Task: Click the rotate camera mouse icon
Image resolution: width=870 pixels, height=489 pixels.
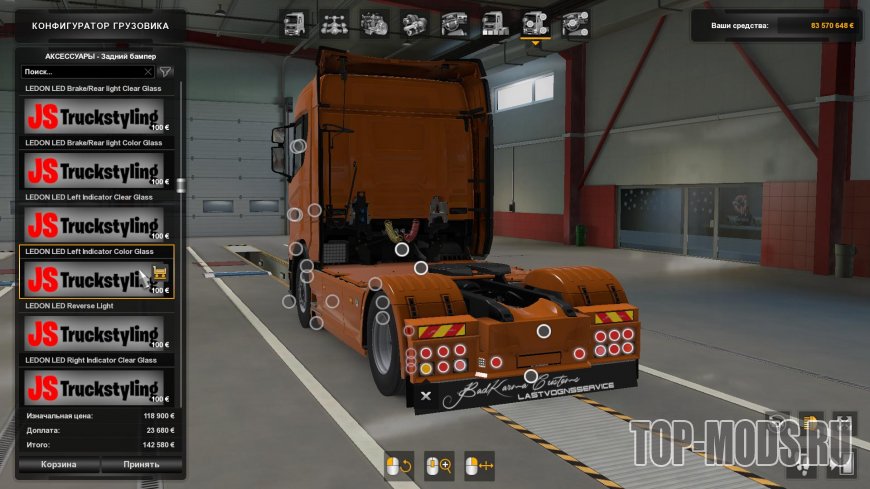Action: coord(398,465)
